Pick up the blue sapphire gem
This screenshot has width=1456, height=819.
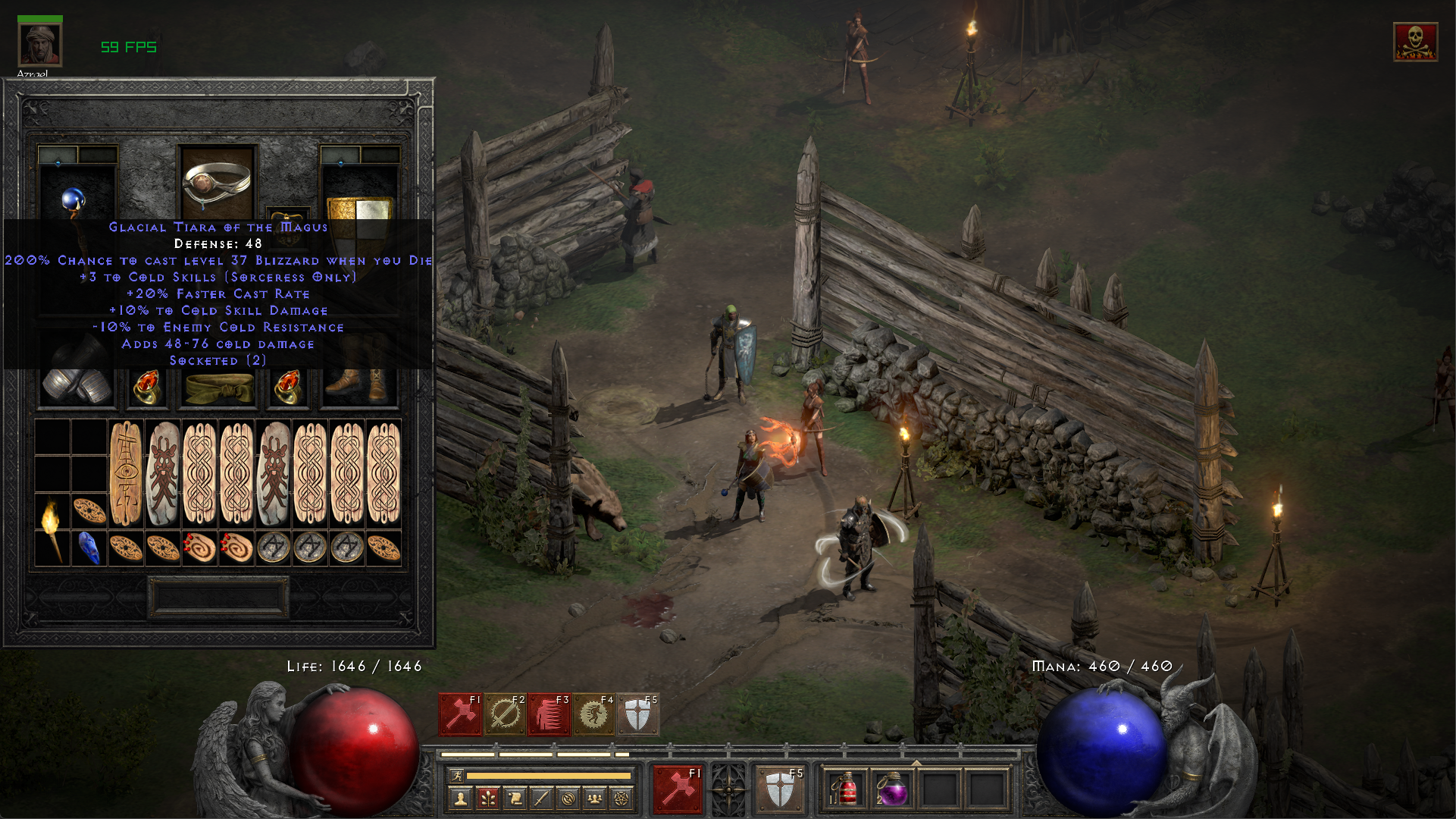point(89,548)
